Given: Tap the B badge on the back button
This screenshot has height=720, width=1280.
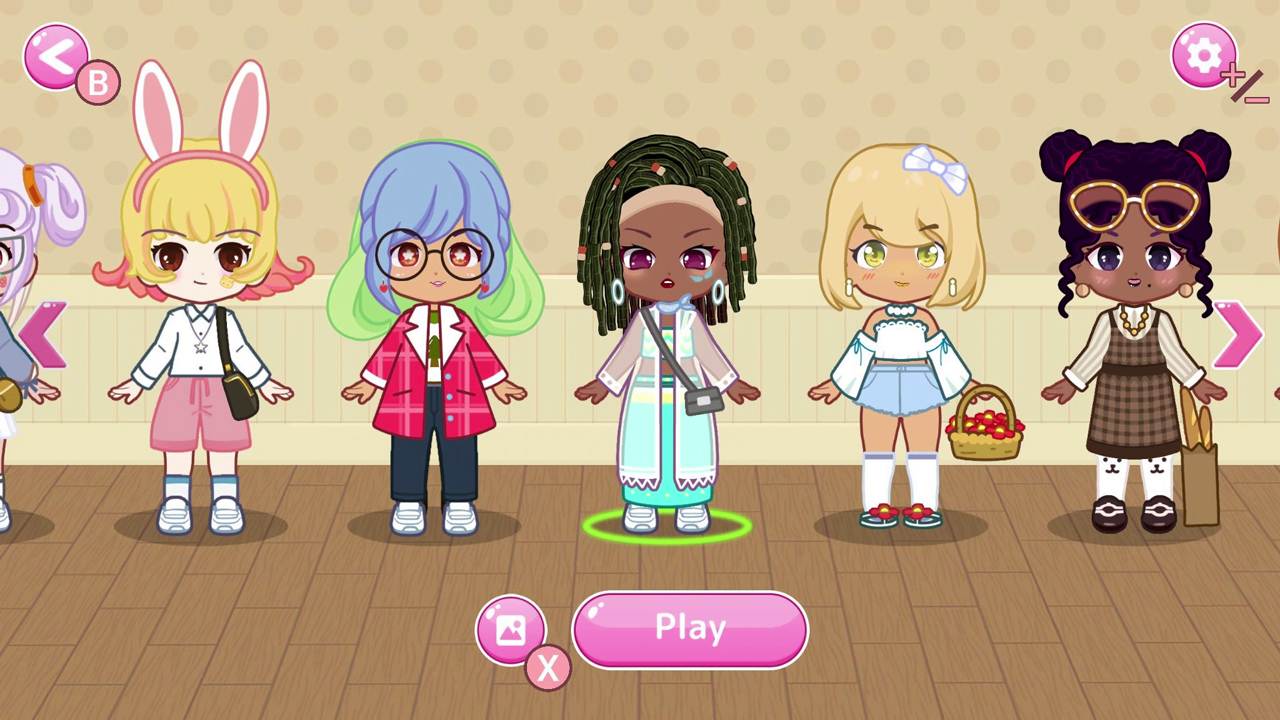Looking at the screenshot, I should pos(97,83).
